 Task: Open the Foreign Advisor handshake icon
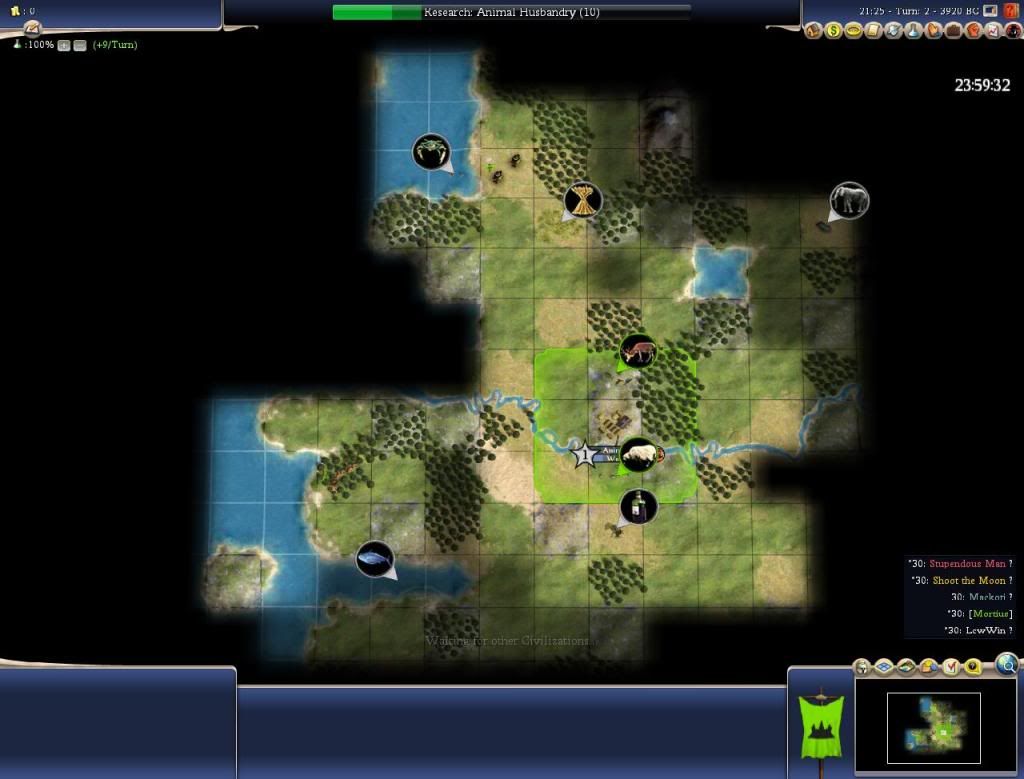(893, 31)
